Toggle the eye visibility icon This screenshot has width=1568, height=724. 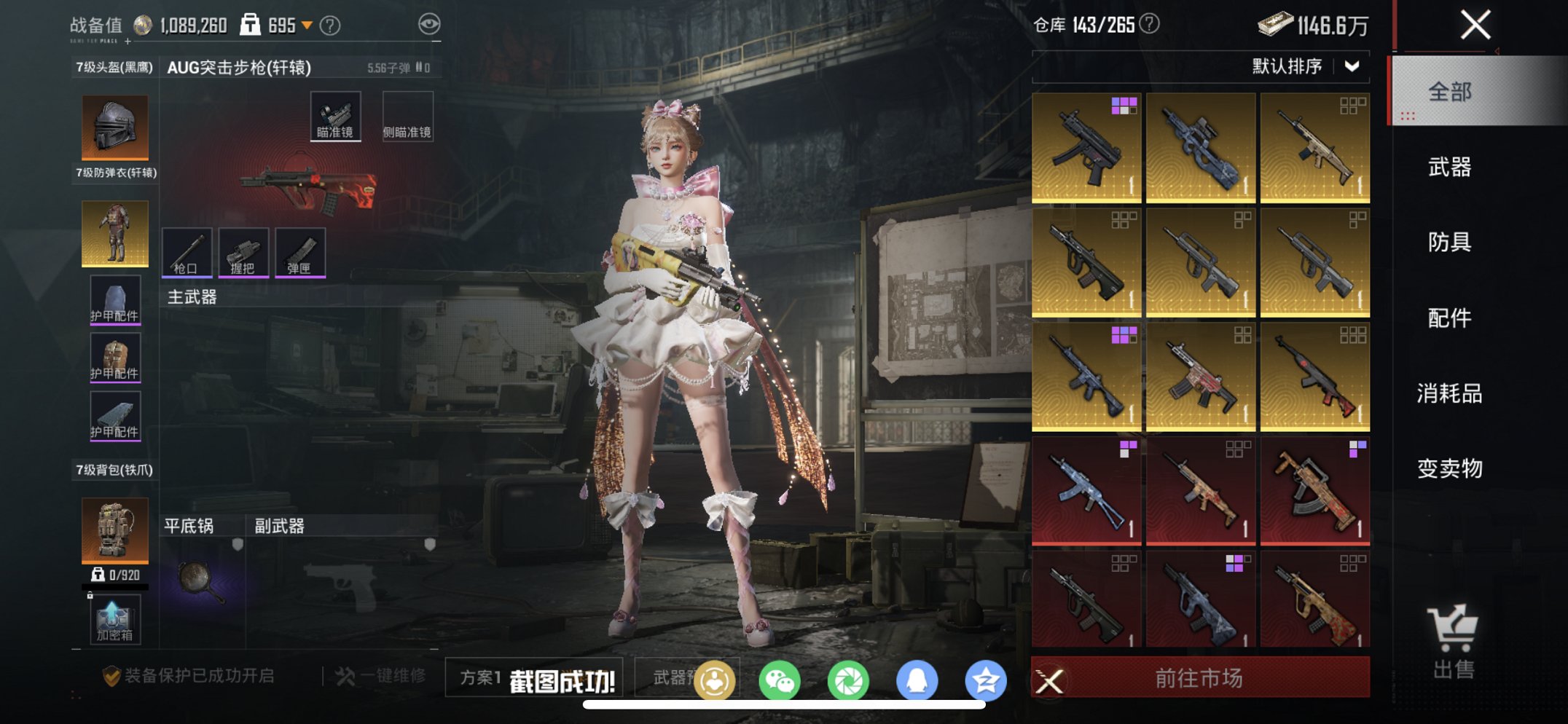click(429, 25)
